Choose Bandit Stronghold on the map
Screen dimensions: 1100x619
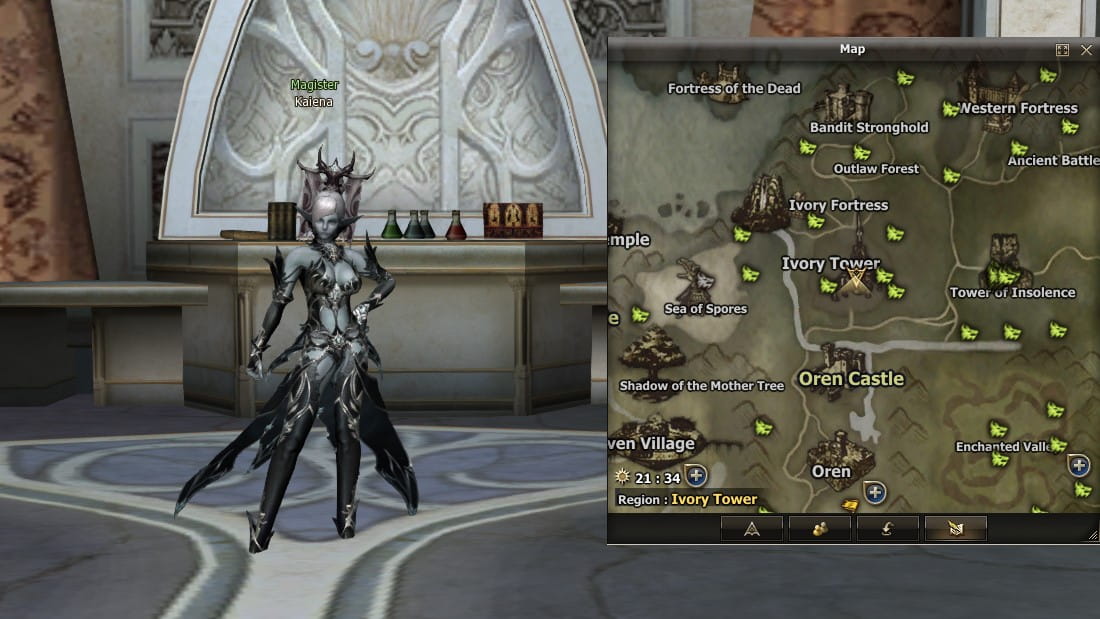[x=868, y=127]
